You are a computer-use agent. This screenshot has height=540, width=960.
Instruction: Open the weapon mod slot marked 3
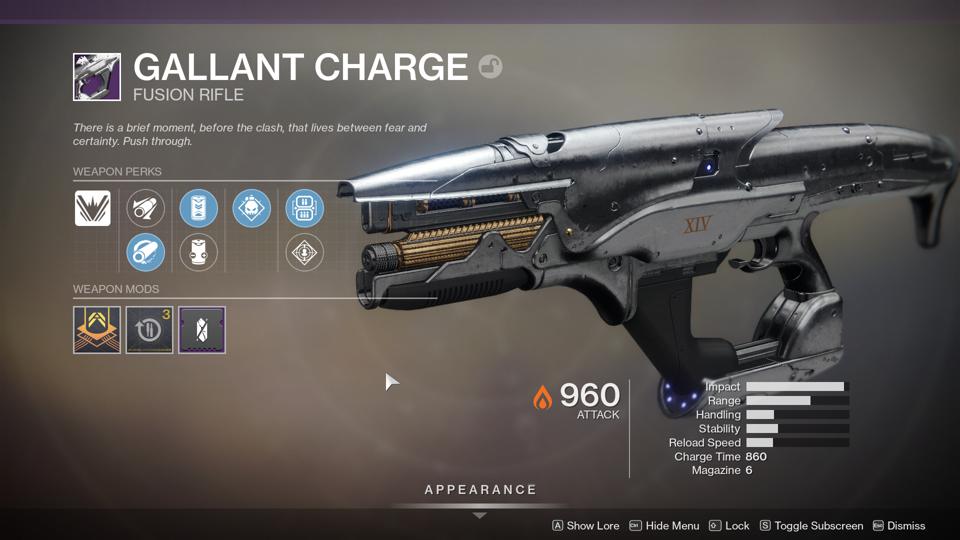[x=149, y=330]
